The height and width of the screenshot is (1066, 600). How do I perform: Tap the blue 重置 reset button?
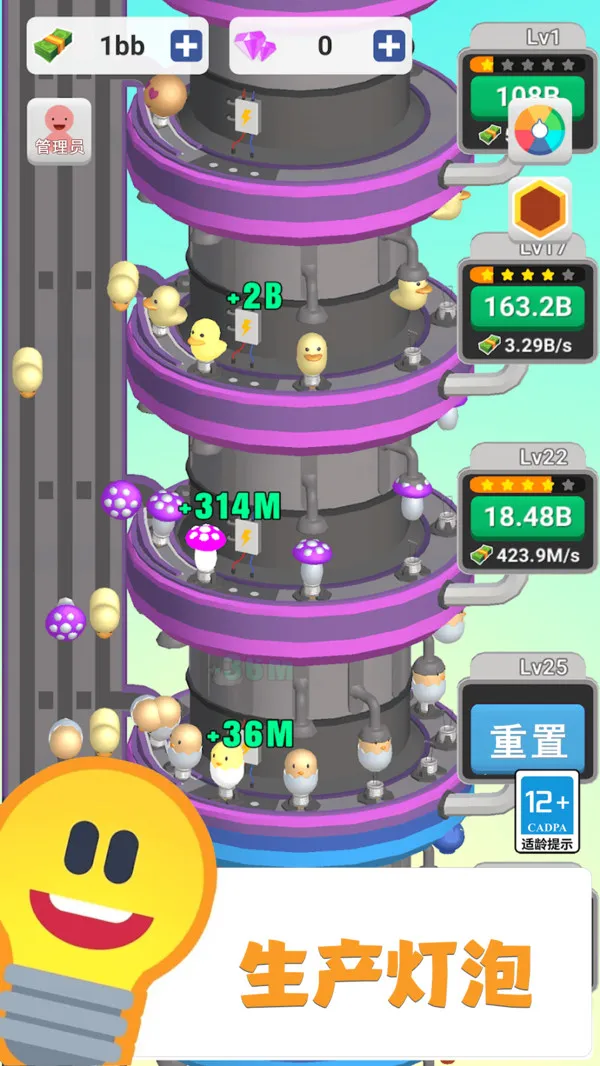pos(527,742)
